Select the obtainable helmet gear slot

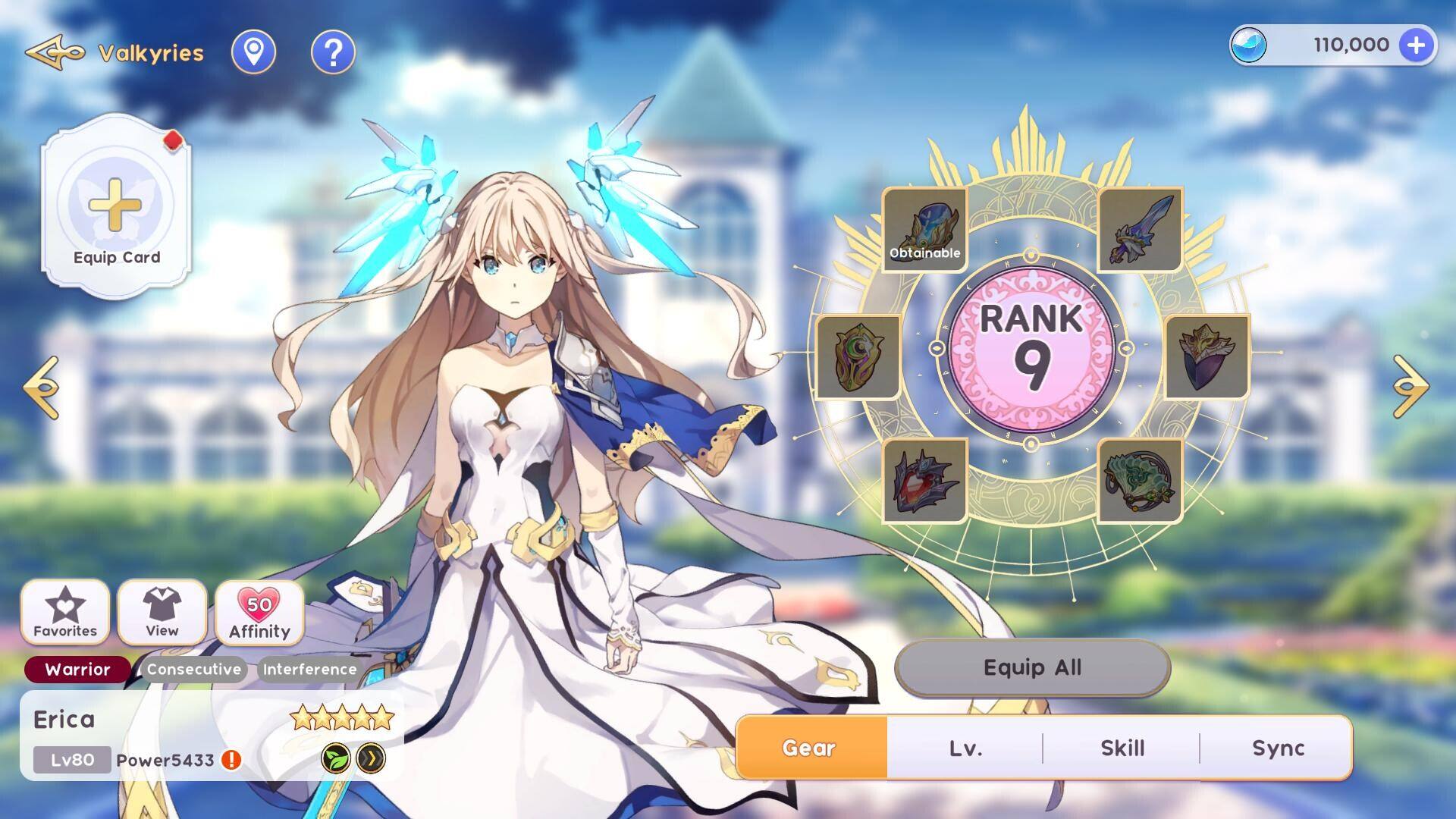pyautogui.click(x=924, y=230)
